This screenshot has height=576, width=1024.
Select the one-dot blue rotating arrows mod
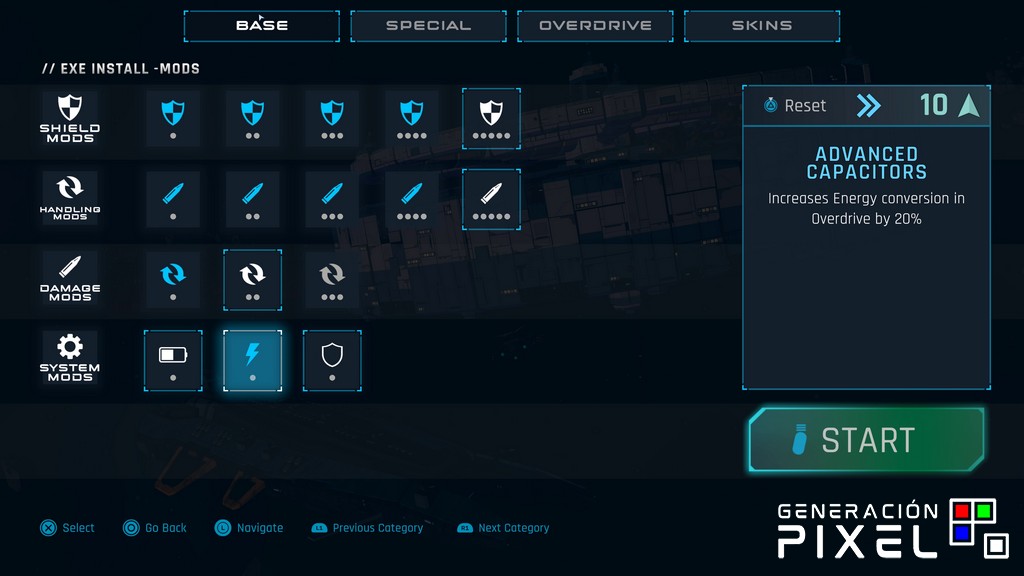pyautogui.click(x=173, y=279)
